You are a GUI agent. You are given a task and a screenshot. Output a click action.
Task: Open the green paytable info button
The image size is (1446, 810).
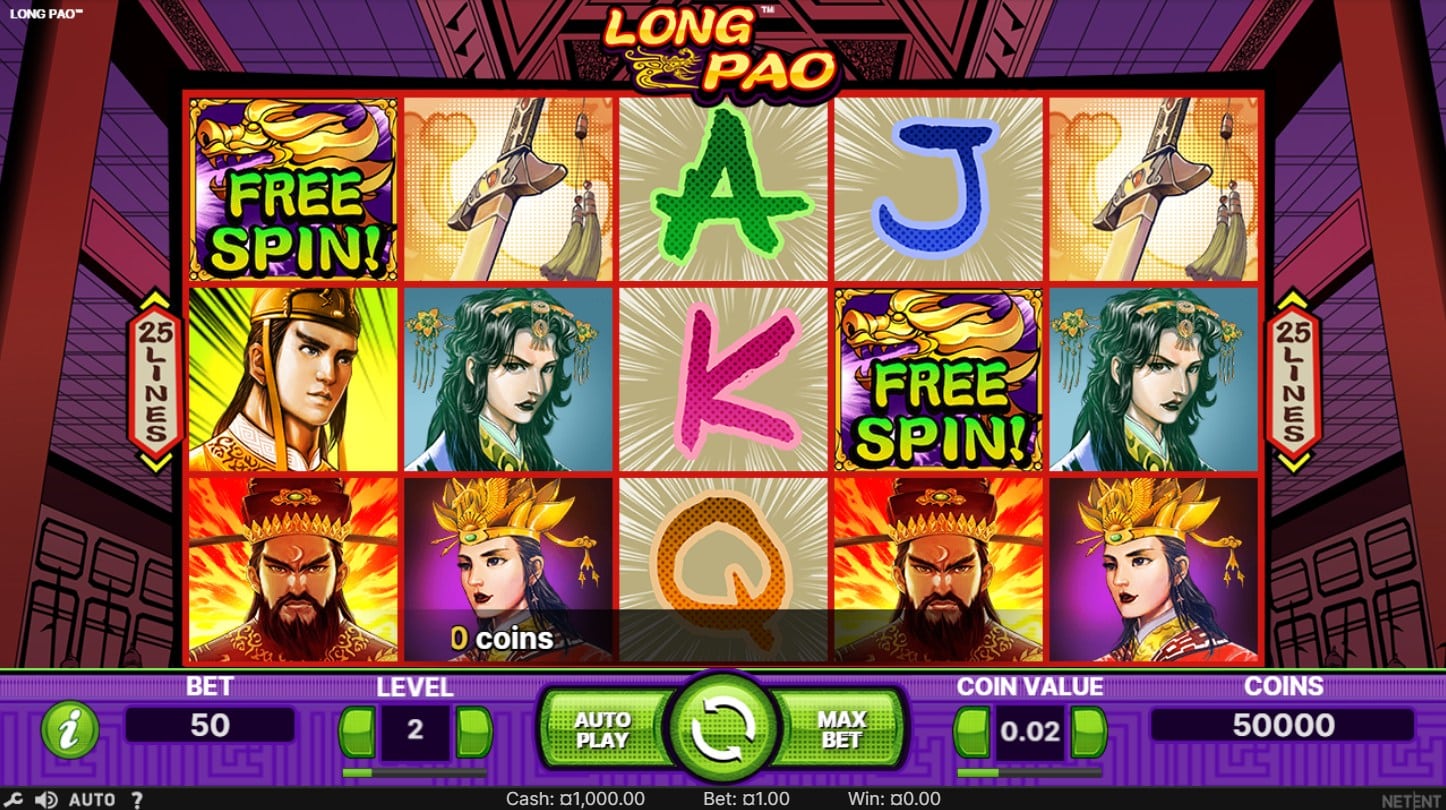(x=70, y=730)
